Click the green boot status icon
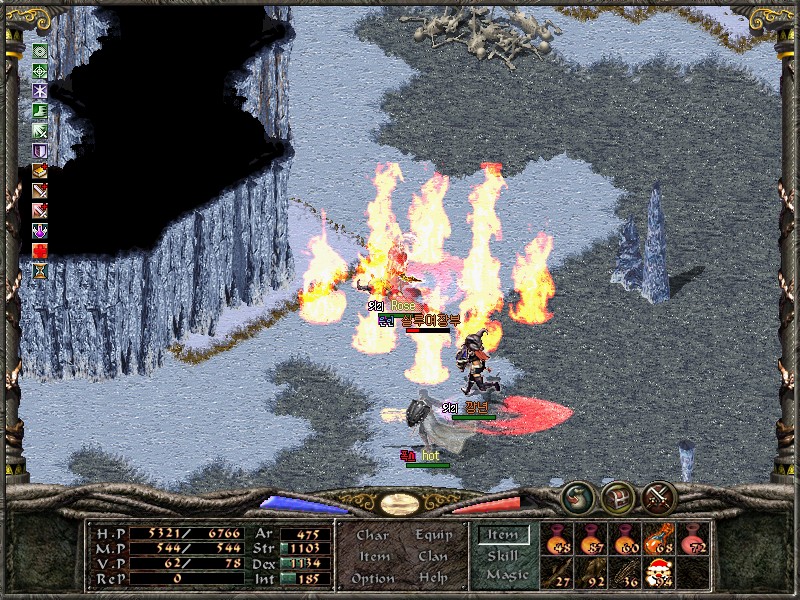Image resolution: width=800 pixels, height=600 pixels. pyautogui.click(x=40, y=110)
